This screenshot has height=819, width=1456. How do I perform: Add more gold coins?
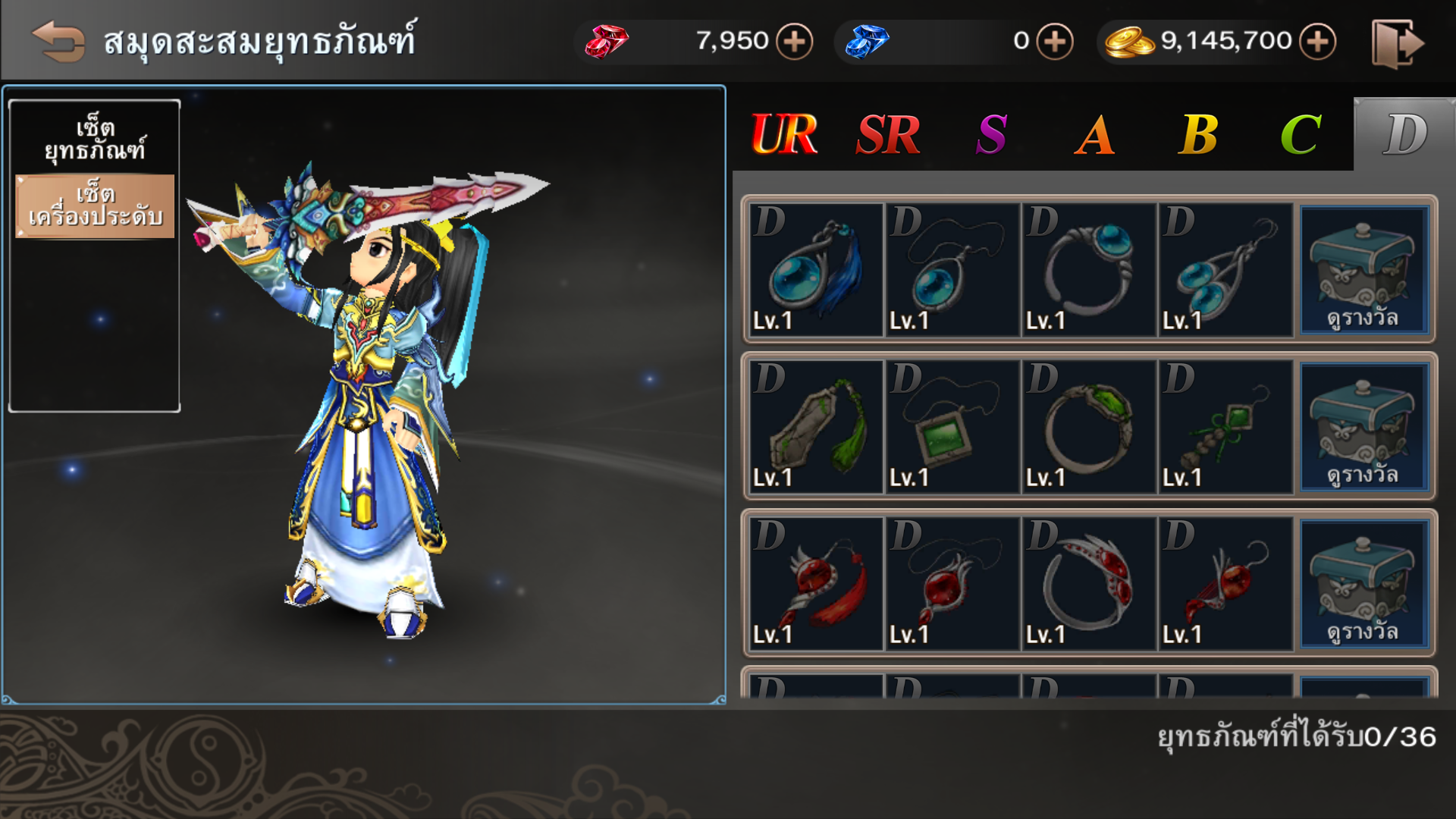coord(1317,41)
